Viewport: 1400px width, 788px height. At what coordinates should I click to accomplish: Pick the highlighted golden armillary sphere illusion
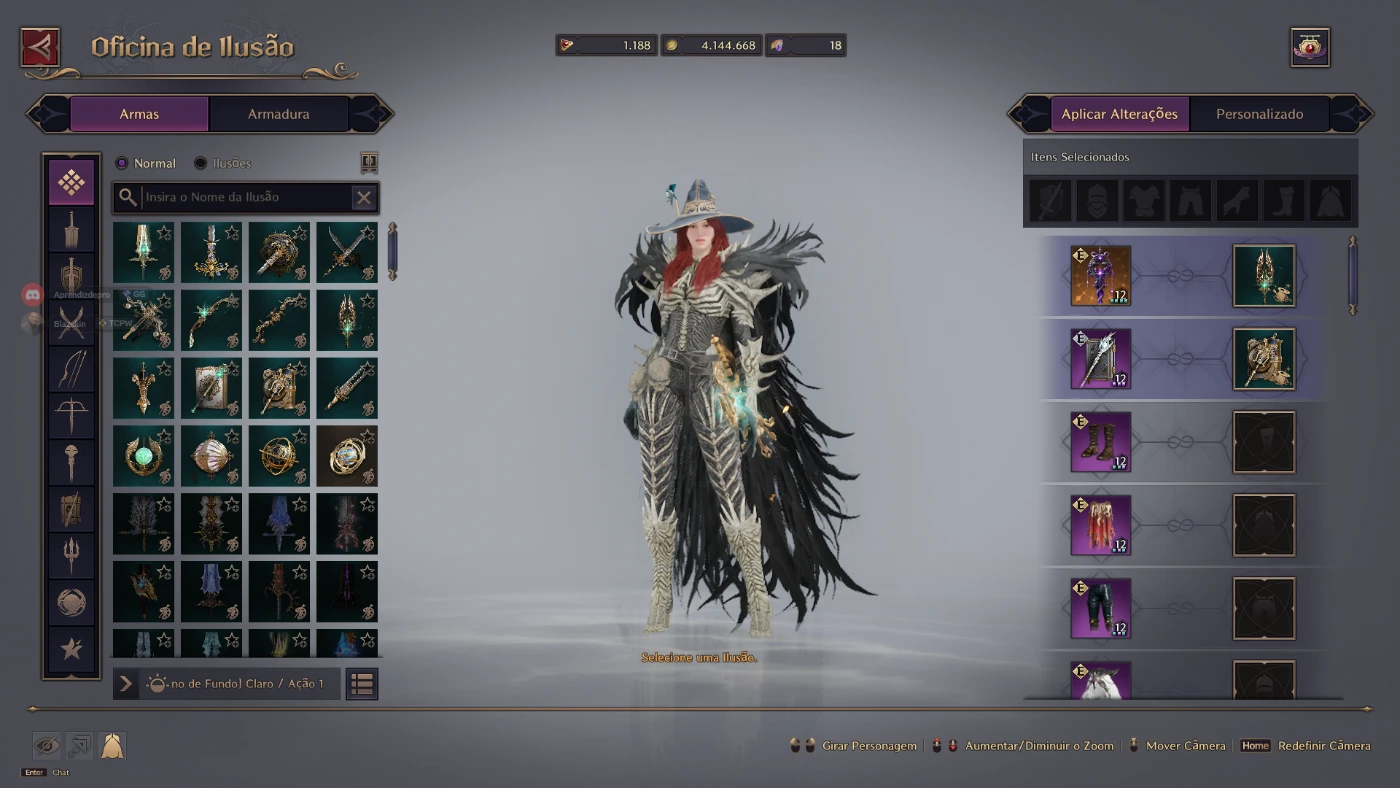[x=347, y=456]
